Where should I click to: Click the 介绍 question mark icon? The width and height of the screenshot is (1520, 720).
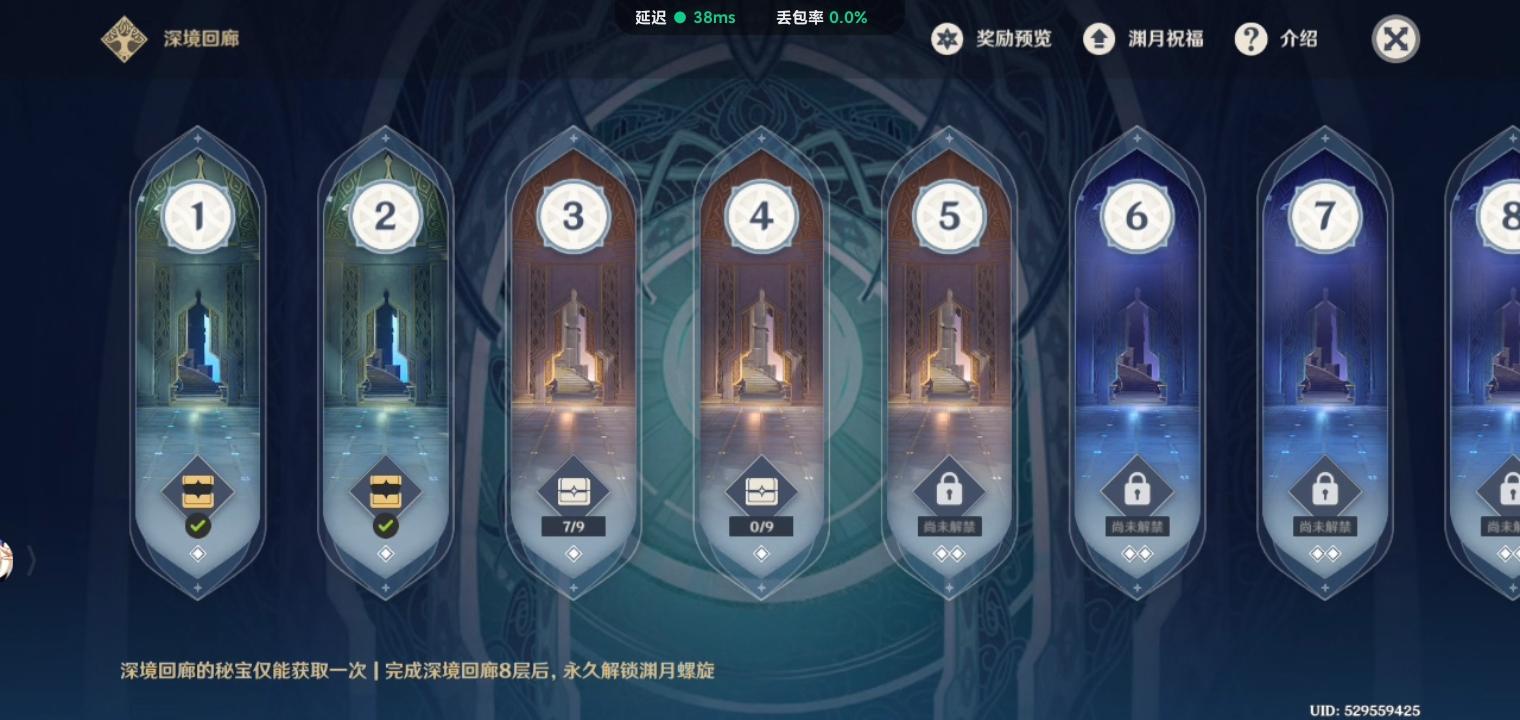[1251, 39]
